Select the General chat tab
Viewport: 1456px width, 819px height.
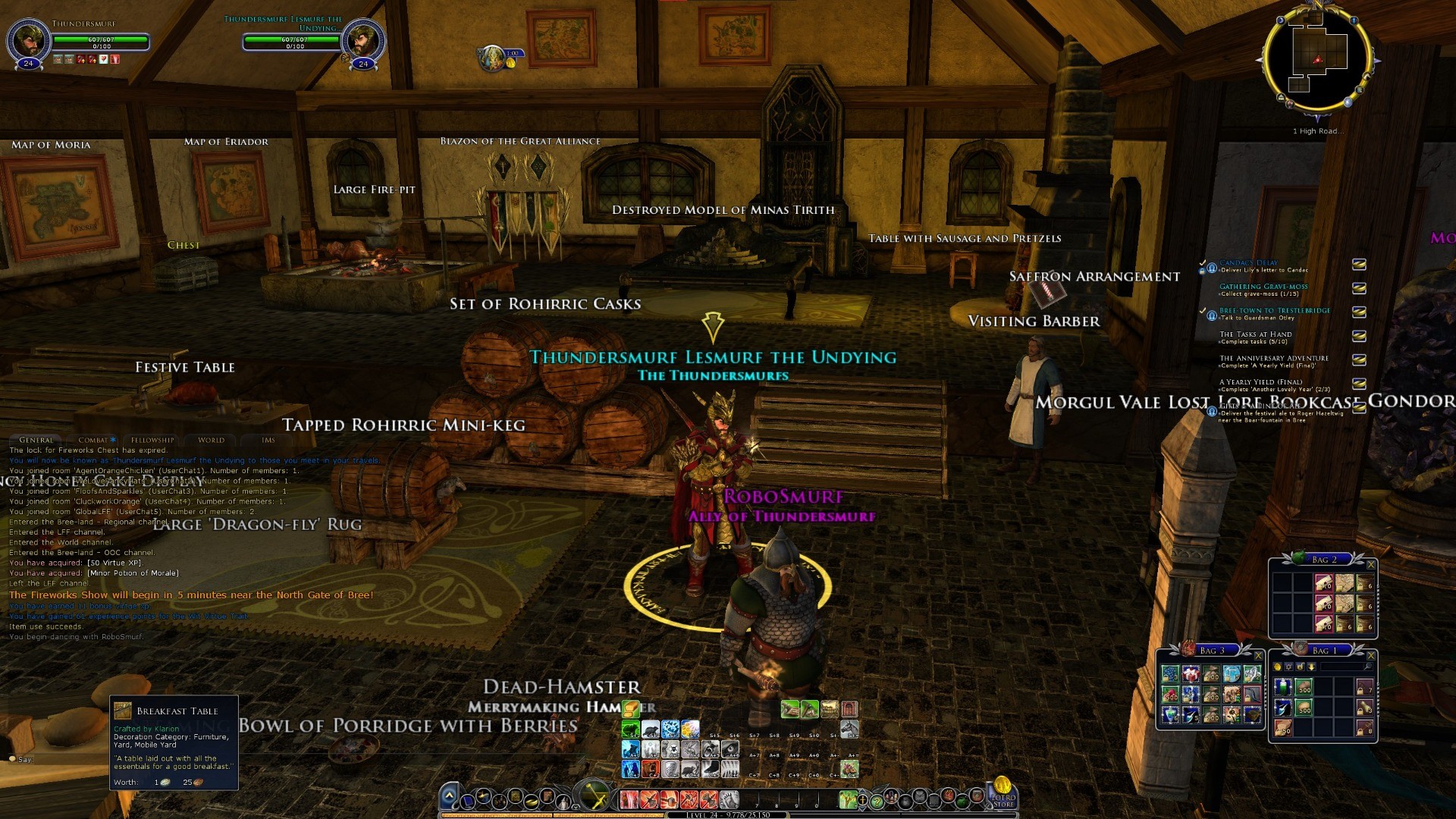coord(36,440)
